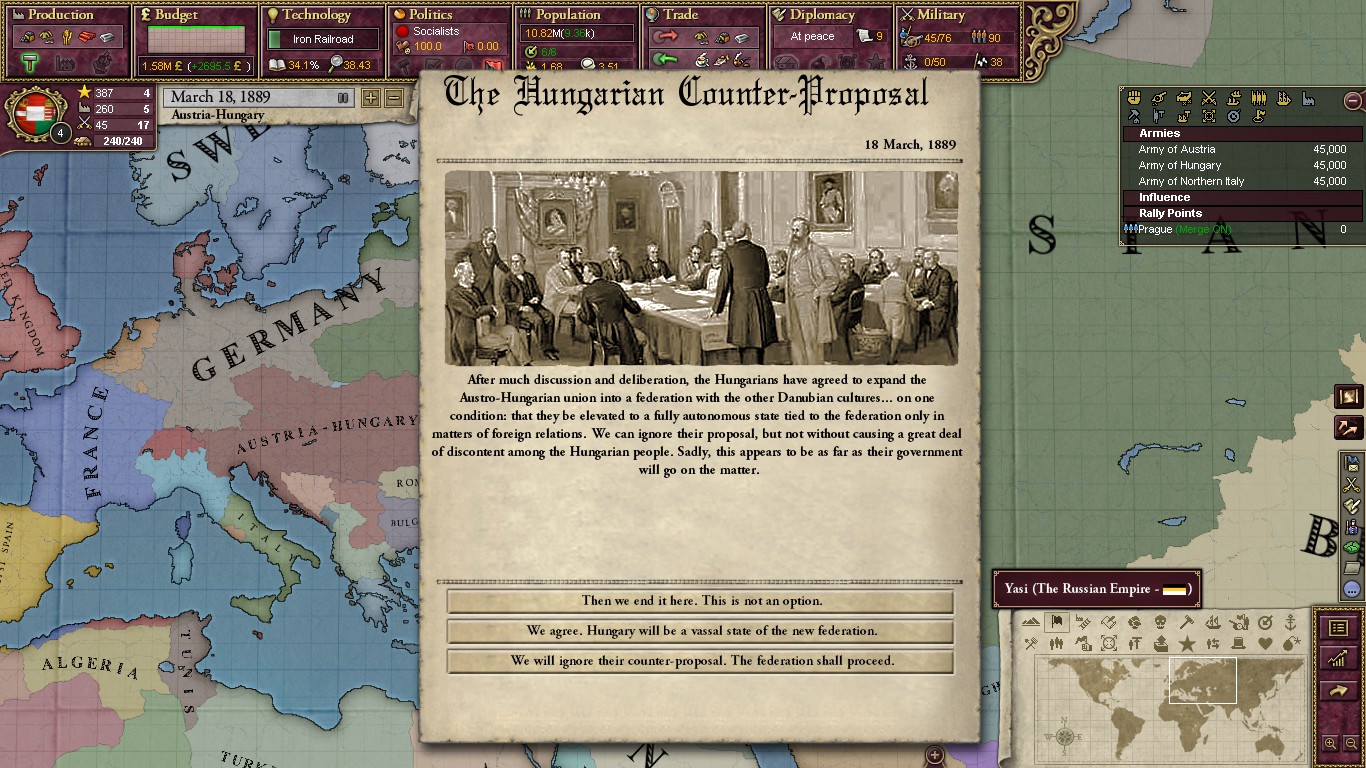Screen dimensions: 1366x768
Task: Collapse the Armies panel with the minus button
Action: point(1352,100)
